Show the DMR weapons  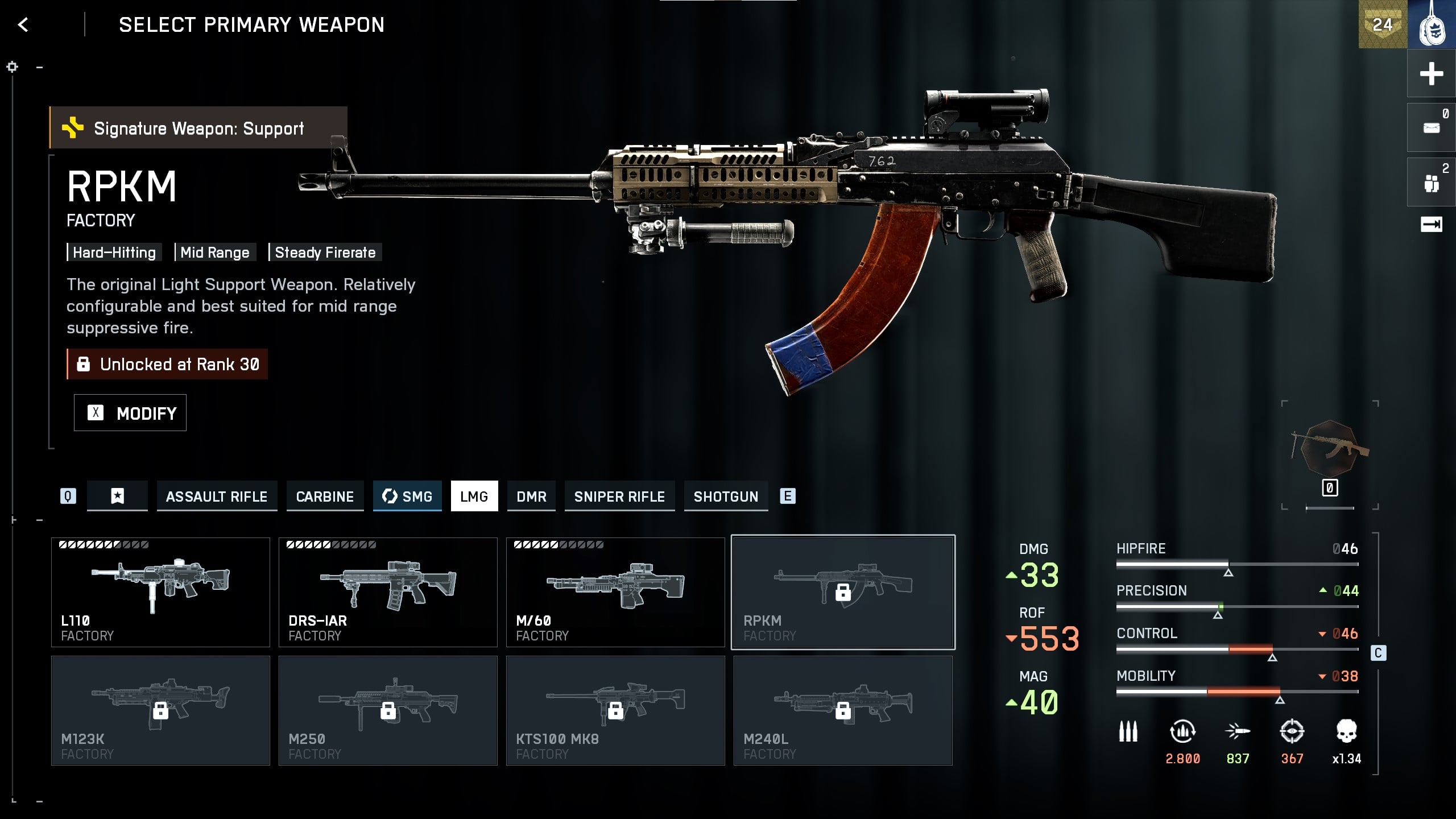coord(531,497)
